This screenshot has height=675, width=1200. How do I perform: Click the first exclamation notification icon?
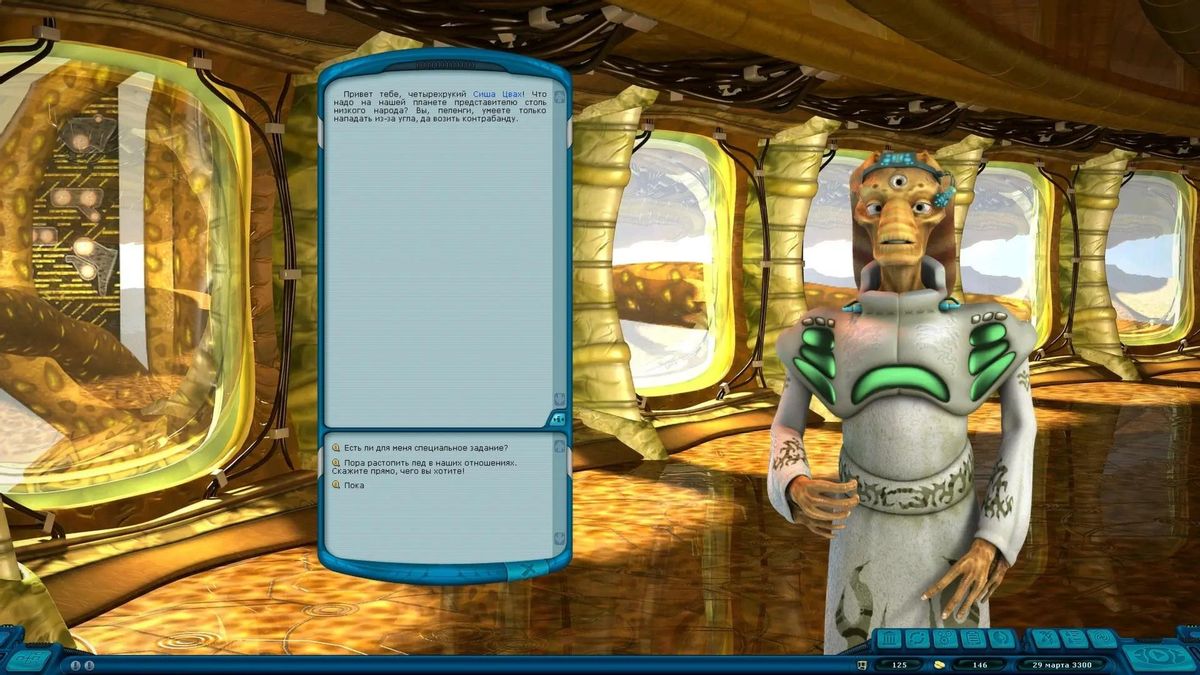pyautogui.click(x=74, y=665)
